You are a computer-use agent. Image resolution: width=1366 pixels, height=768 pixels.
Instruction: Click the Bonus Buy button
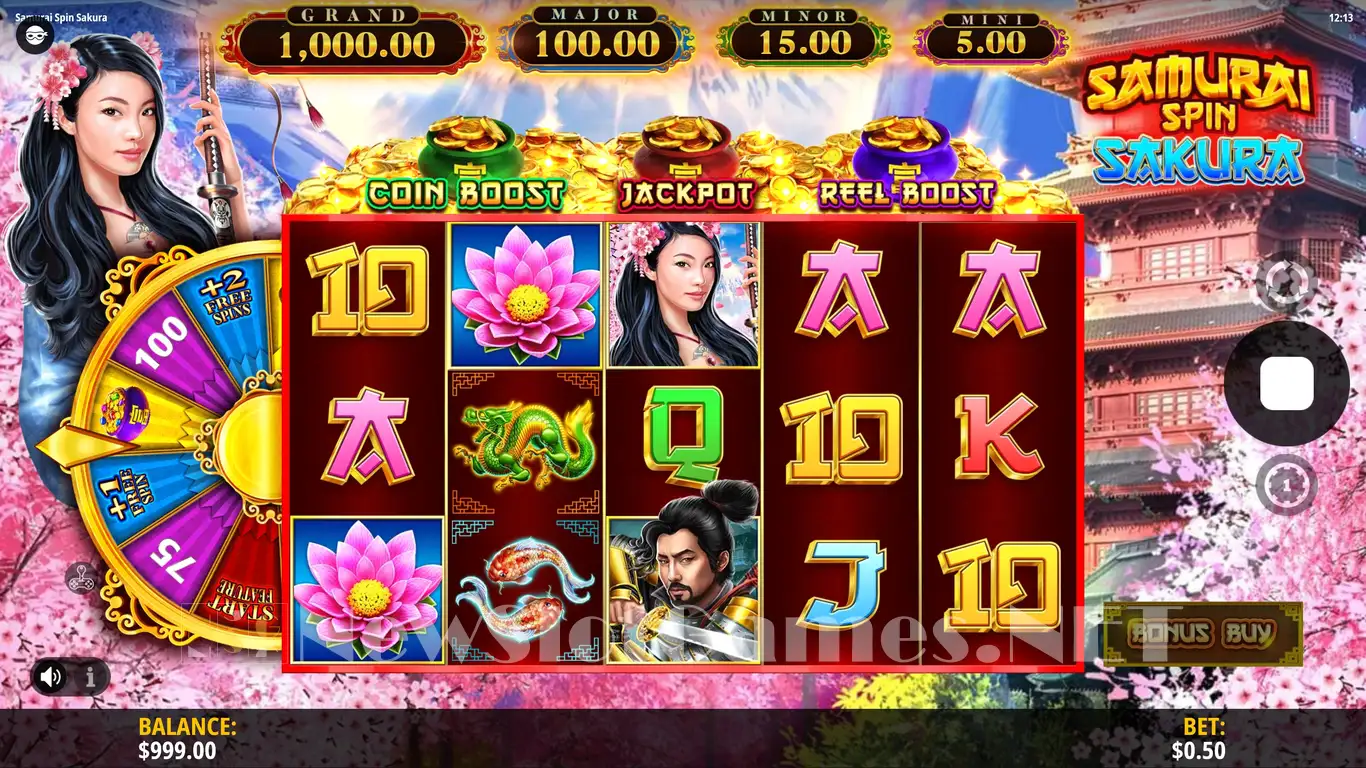[1202, 632]
